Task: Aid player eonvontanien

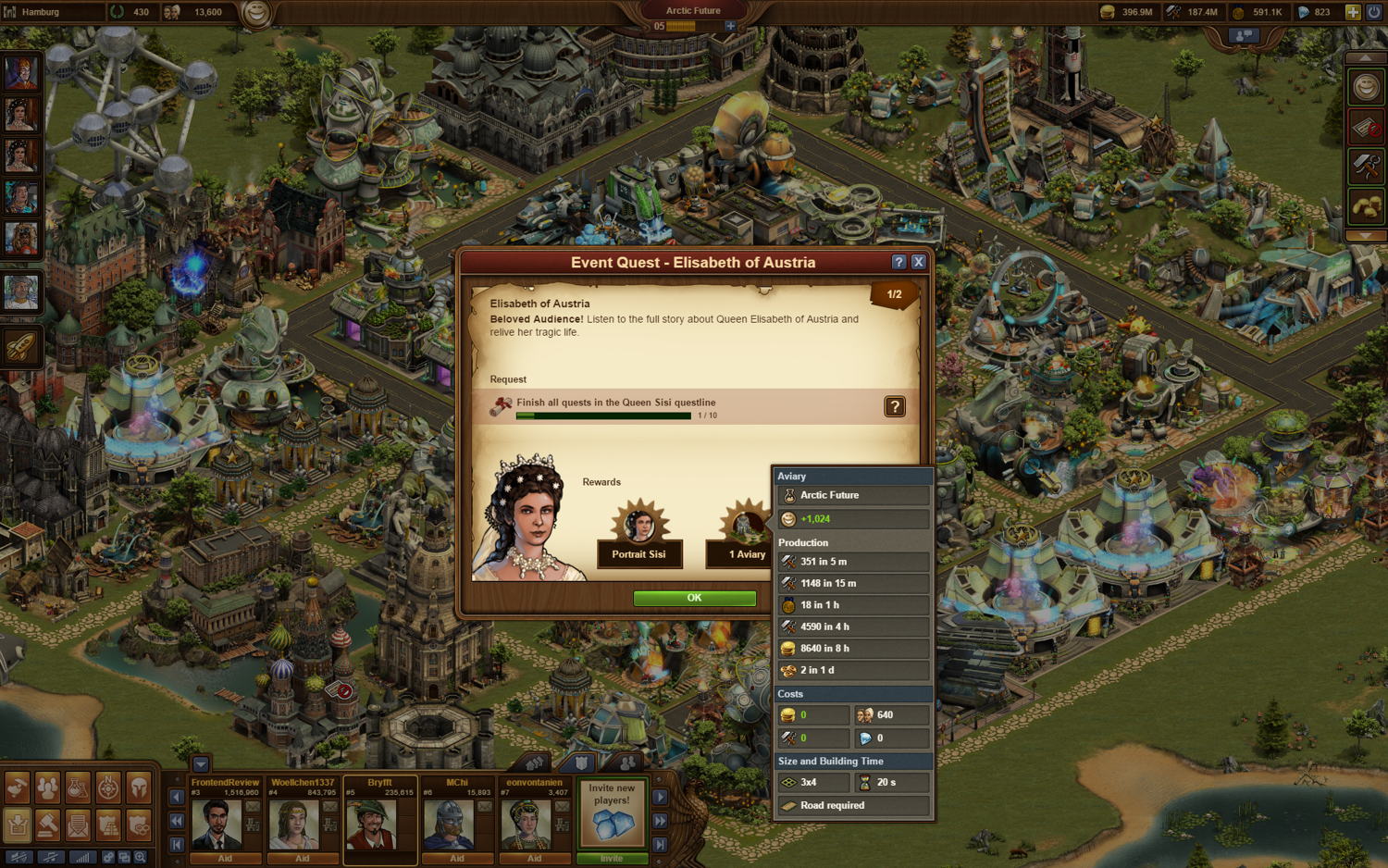Action: click(534, 858)
